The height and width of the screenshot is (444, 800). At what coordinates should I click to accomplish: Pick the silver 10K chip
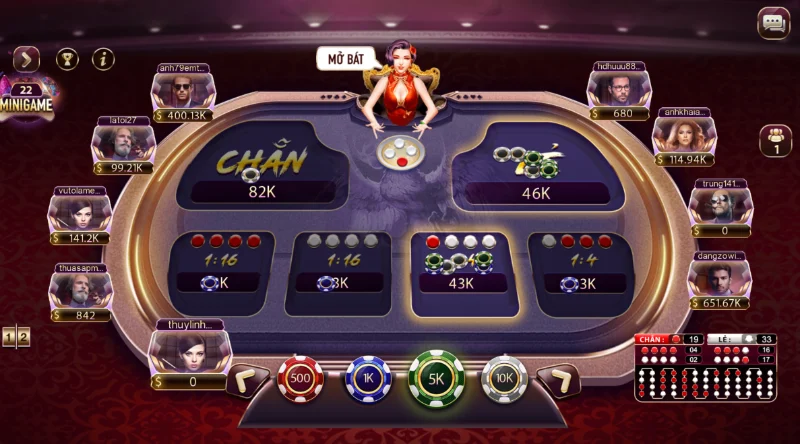click(x=504, y=380)
